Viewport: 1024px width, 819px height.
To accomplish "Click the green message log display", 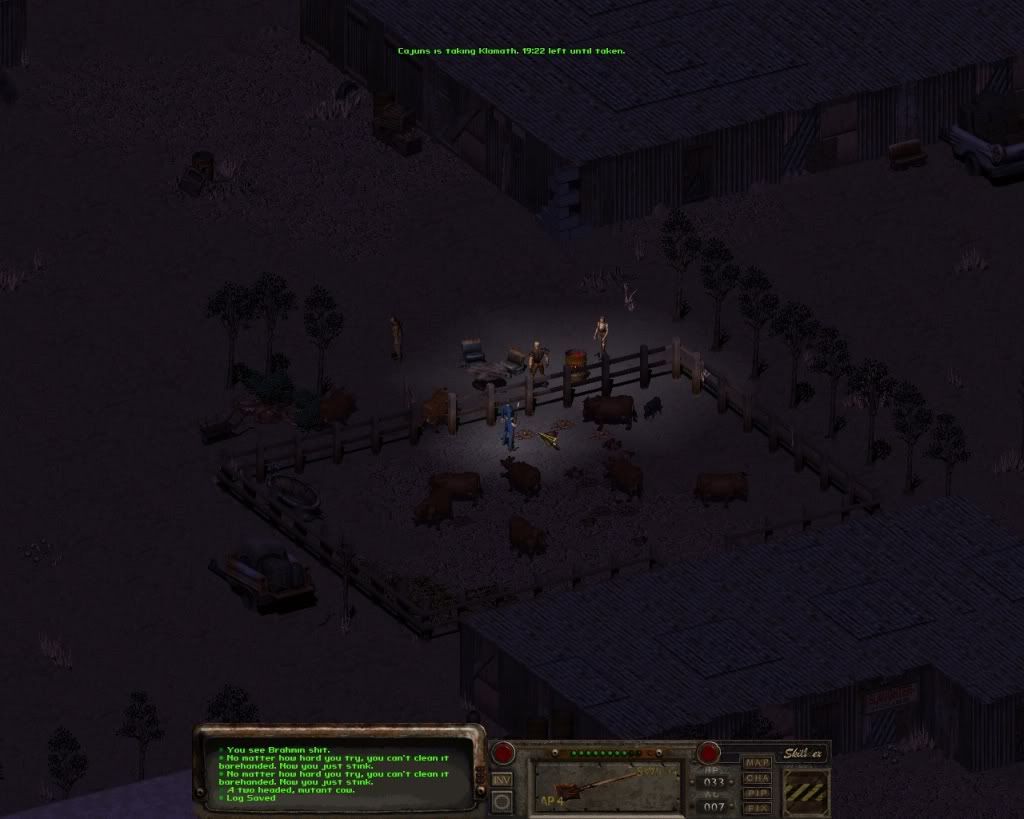I will click(x=335, y=773).
